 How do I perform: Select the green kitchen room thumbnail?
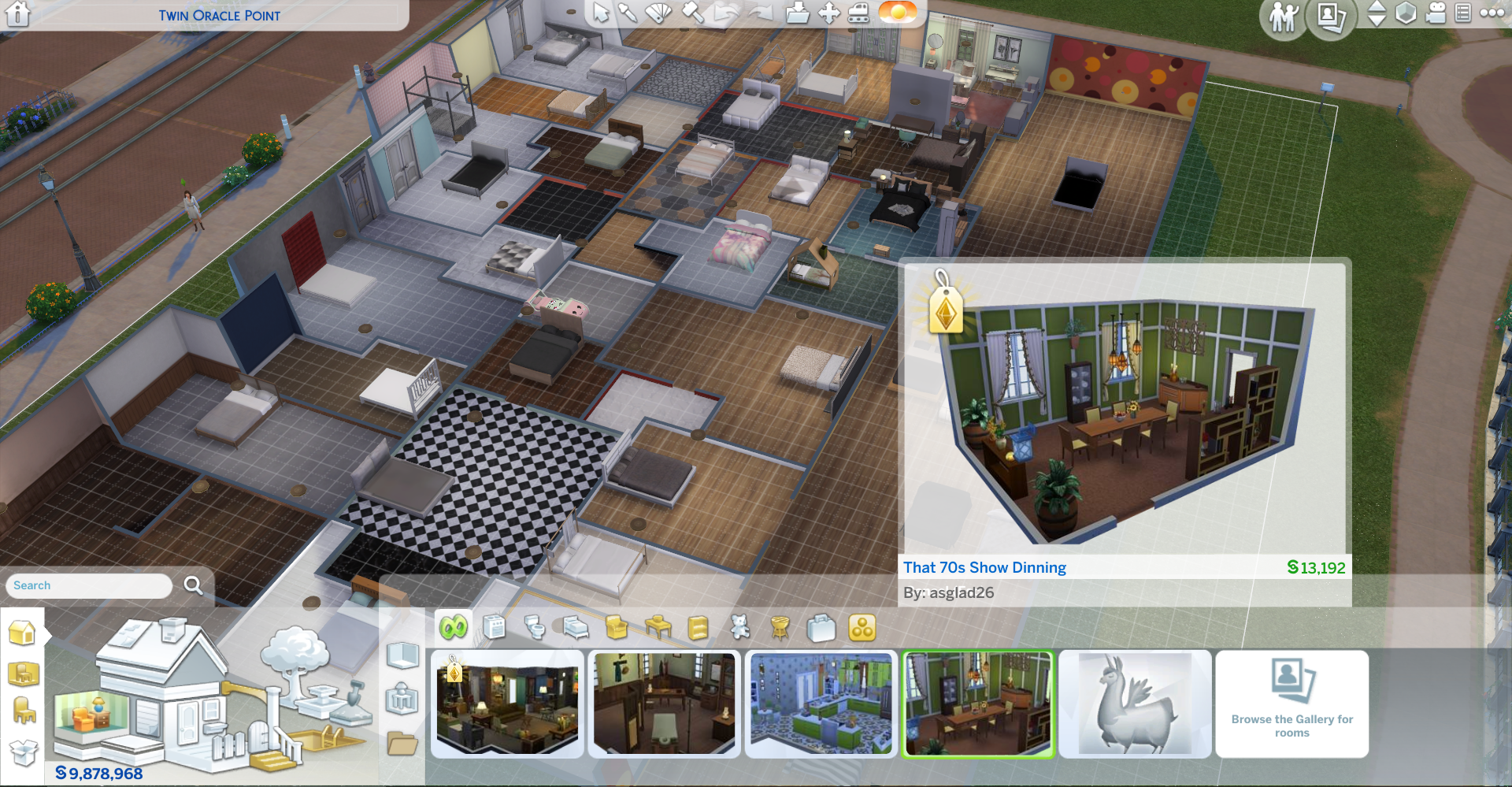(821, 703)
